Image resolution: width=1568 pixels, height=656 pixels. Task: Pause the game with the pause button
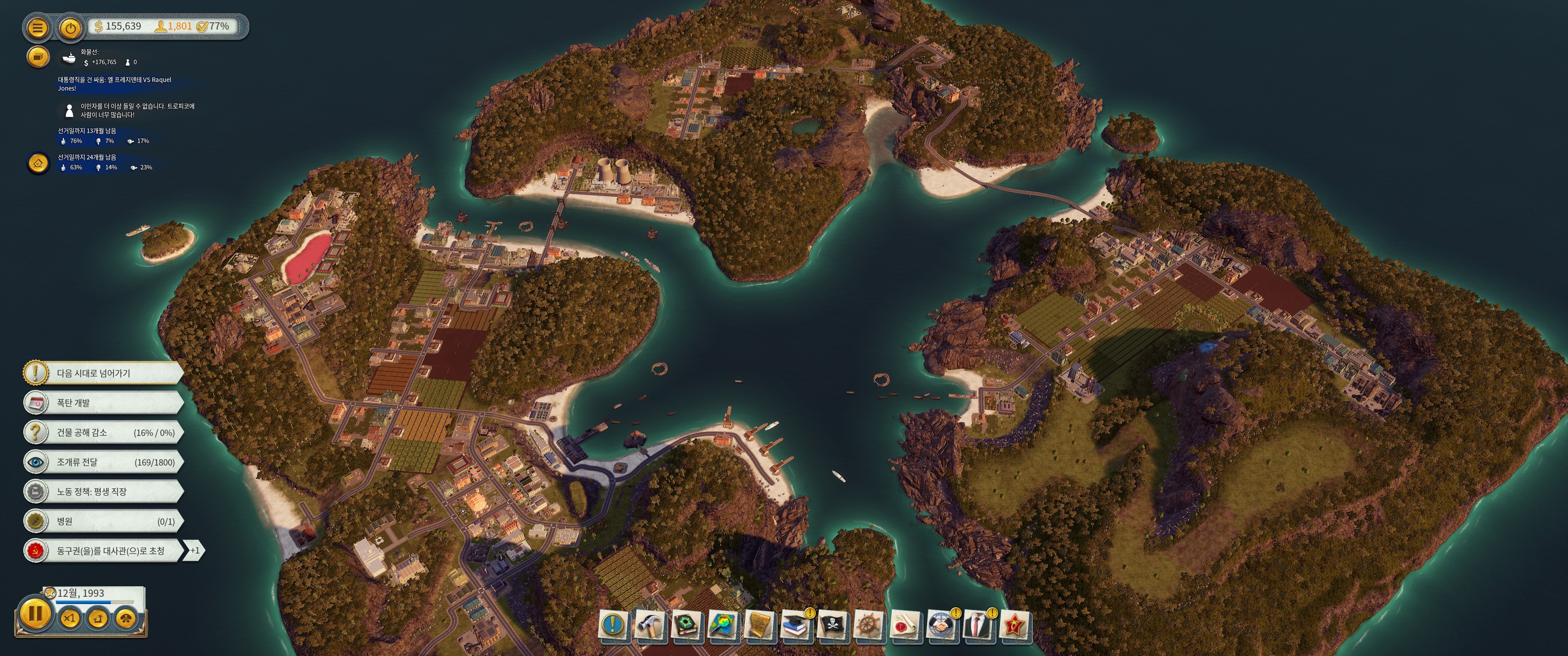point(35,613)
